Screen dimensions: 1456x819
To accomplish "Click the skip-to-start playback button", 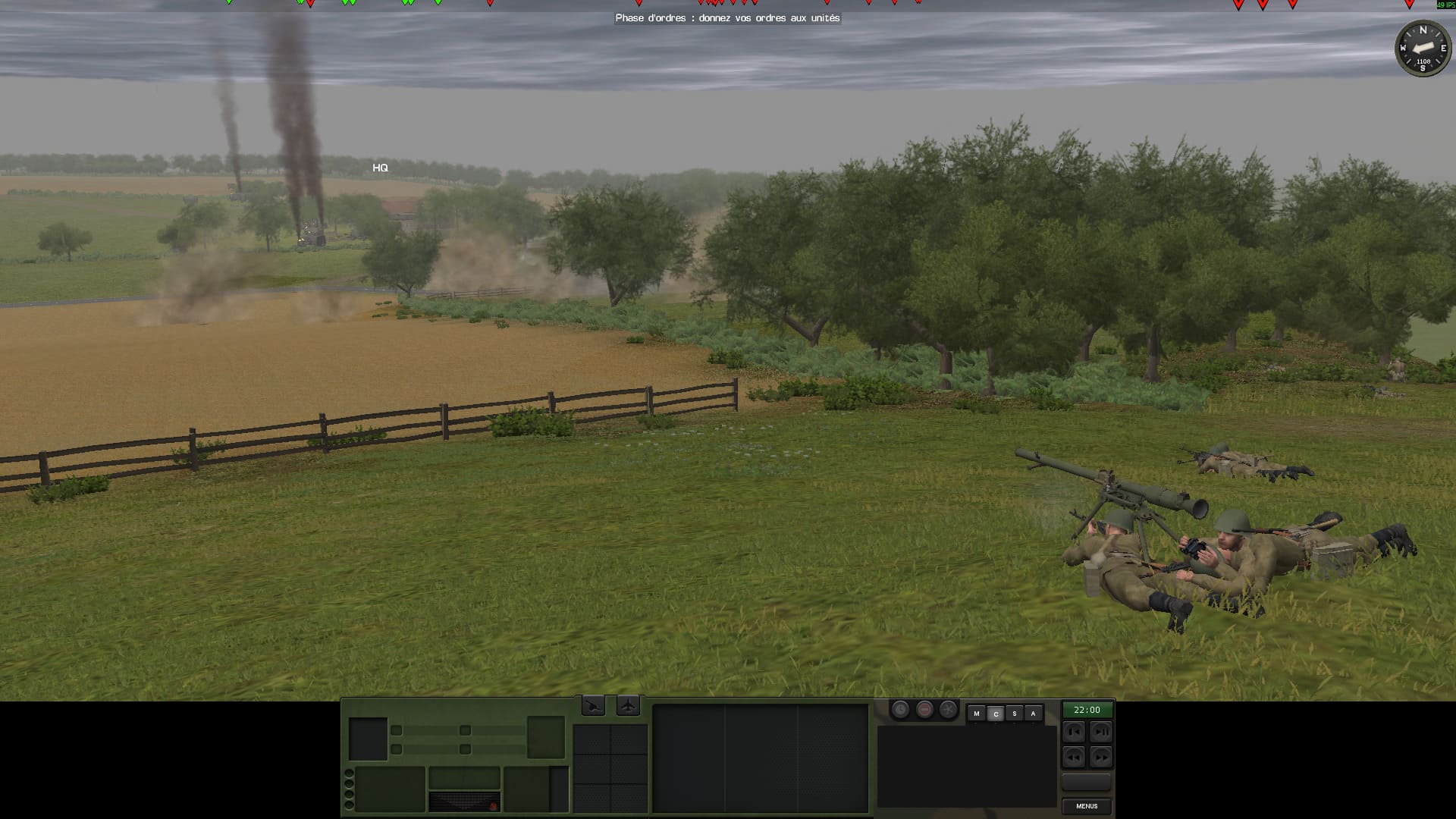I will tap(1073, 732).
